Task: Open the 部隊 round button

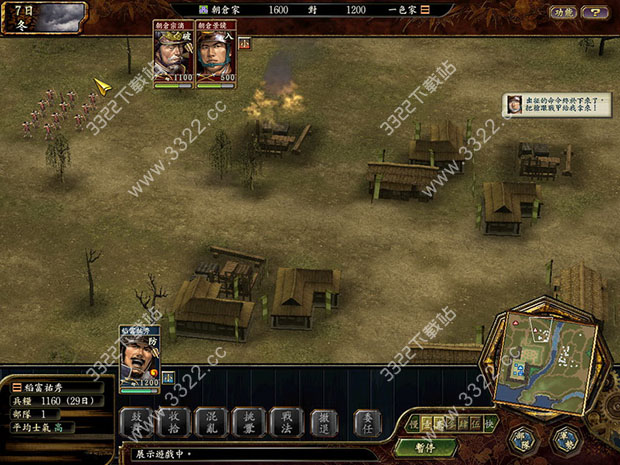Action: pos(522,439)
